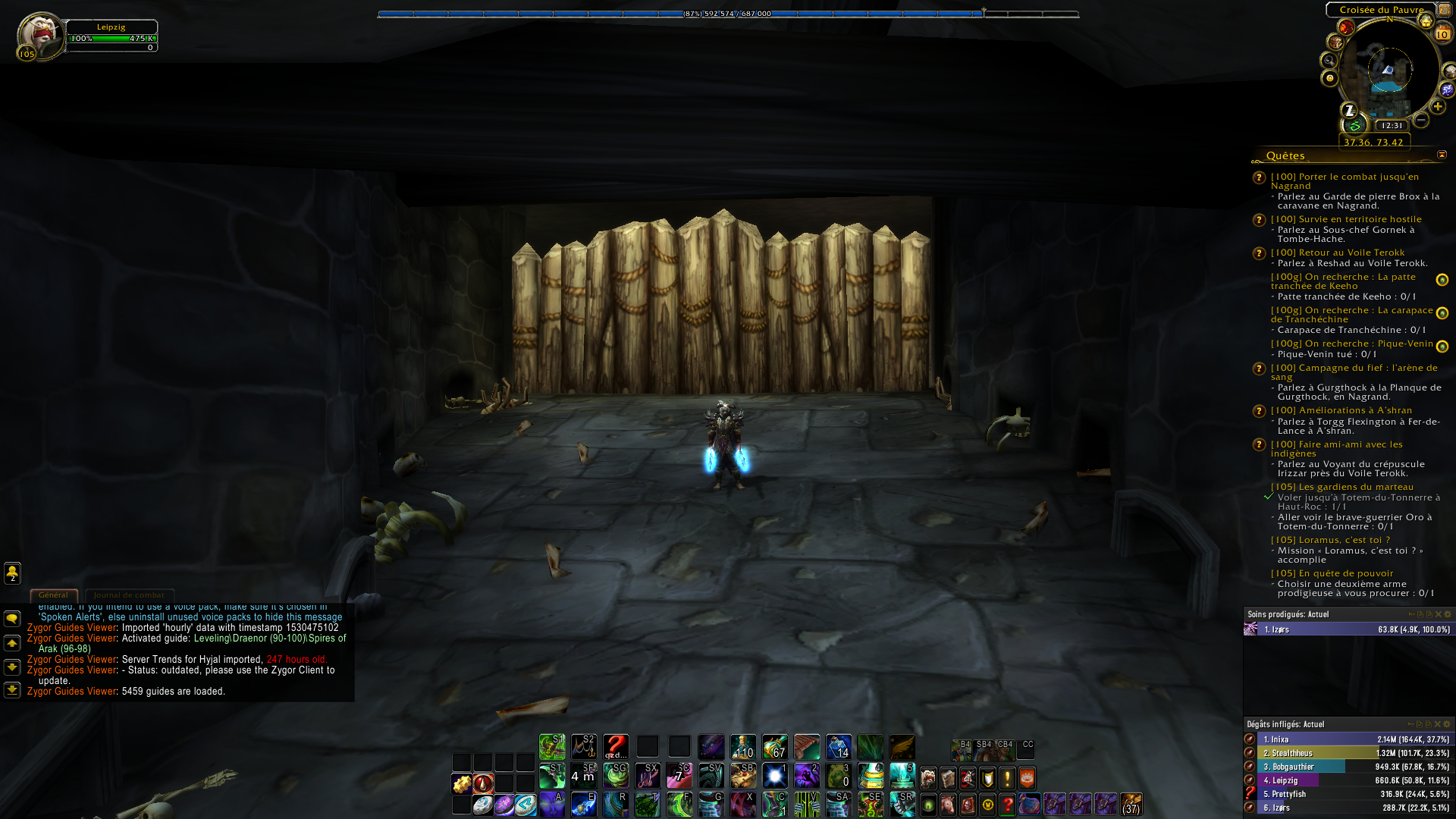Use the healing potion with 110 charges
Viewport: 1456px width, 819px height.
tap(743, 747)
